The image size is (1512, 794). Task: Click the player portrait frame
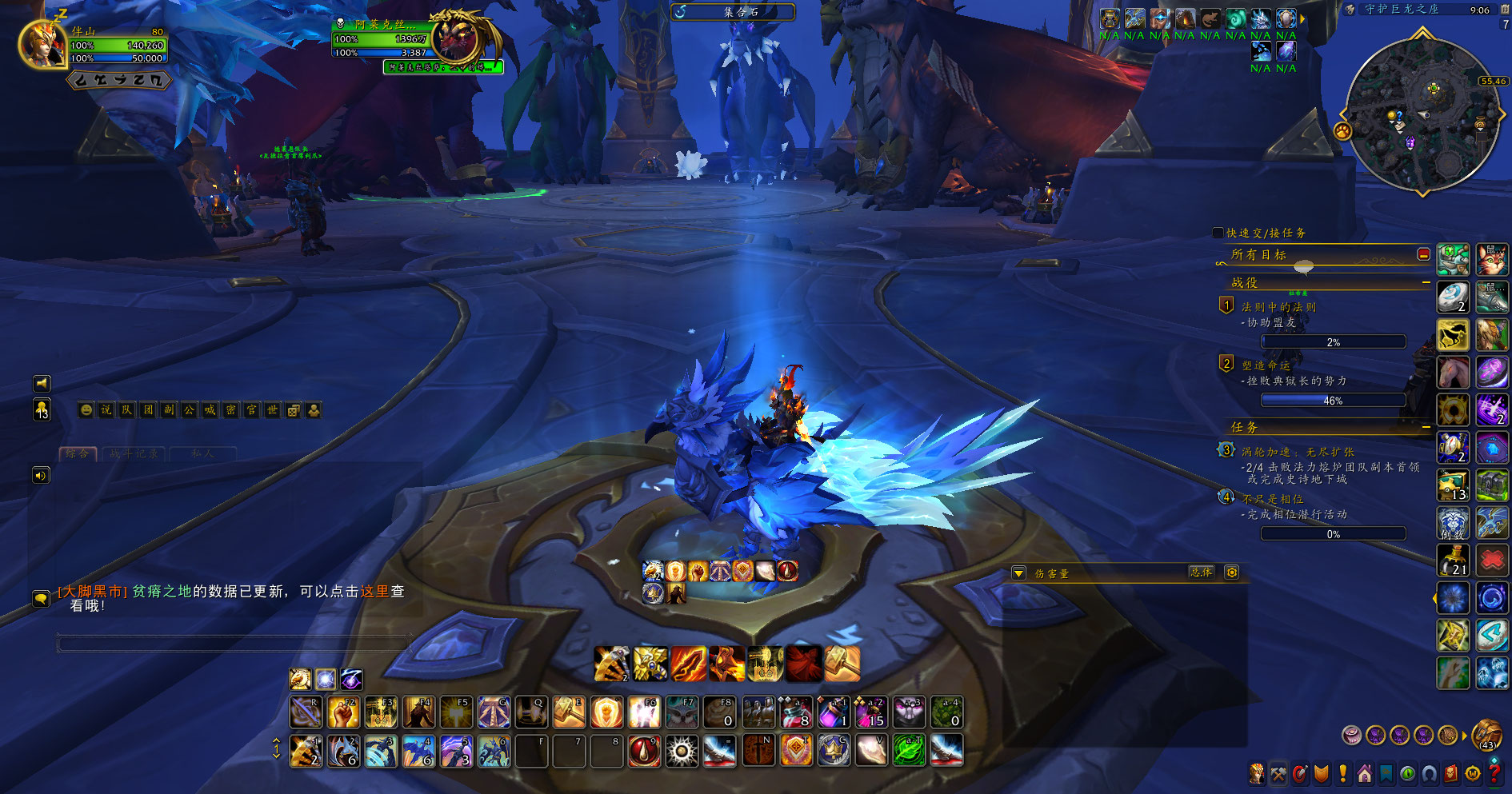pos(42,44)
